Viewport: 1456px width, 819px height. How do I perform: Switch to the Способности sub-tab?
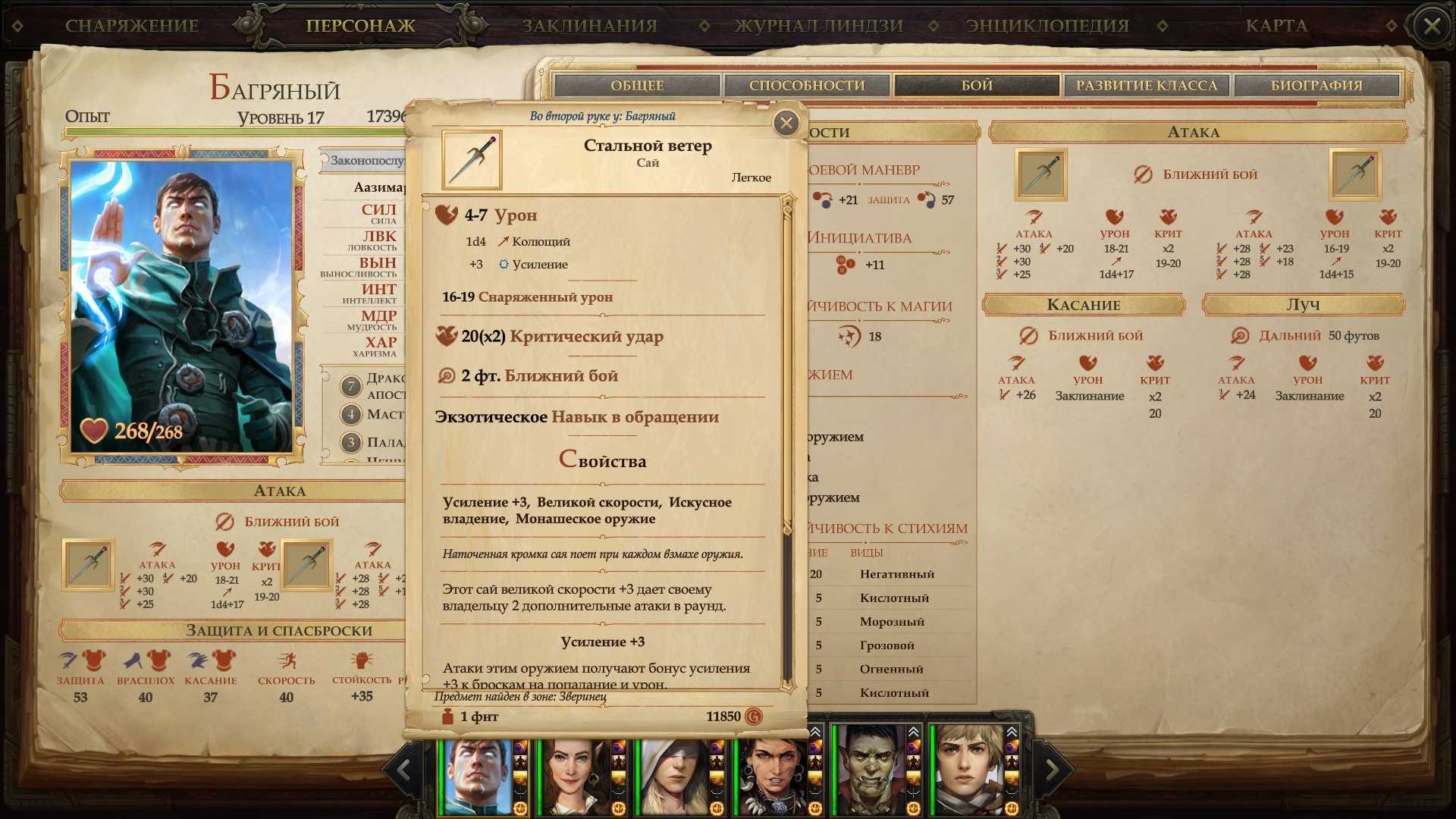pyautogui.click(x=807, y=86)
